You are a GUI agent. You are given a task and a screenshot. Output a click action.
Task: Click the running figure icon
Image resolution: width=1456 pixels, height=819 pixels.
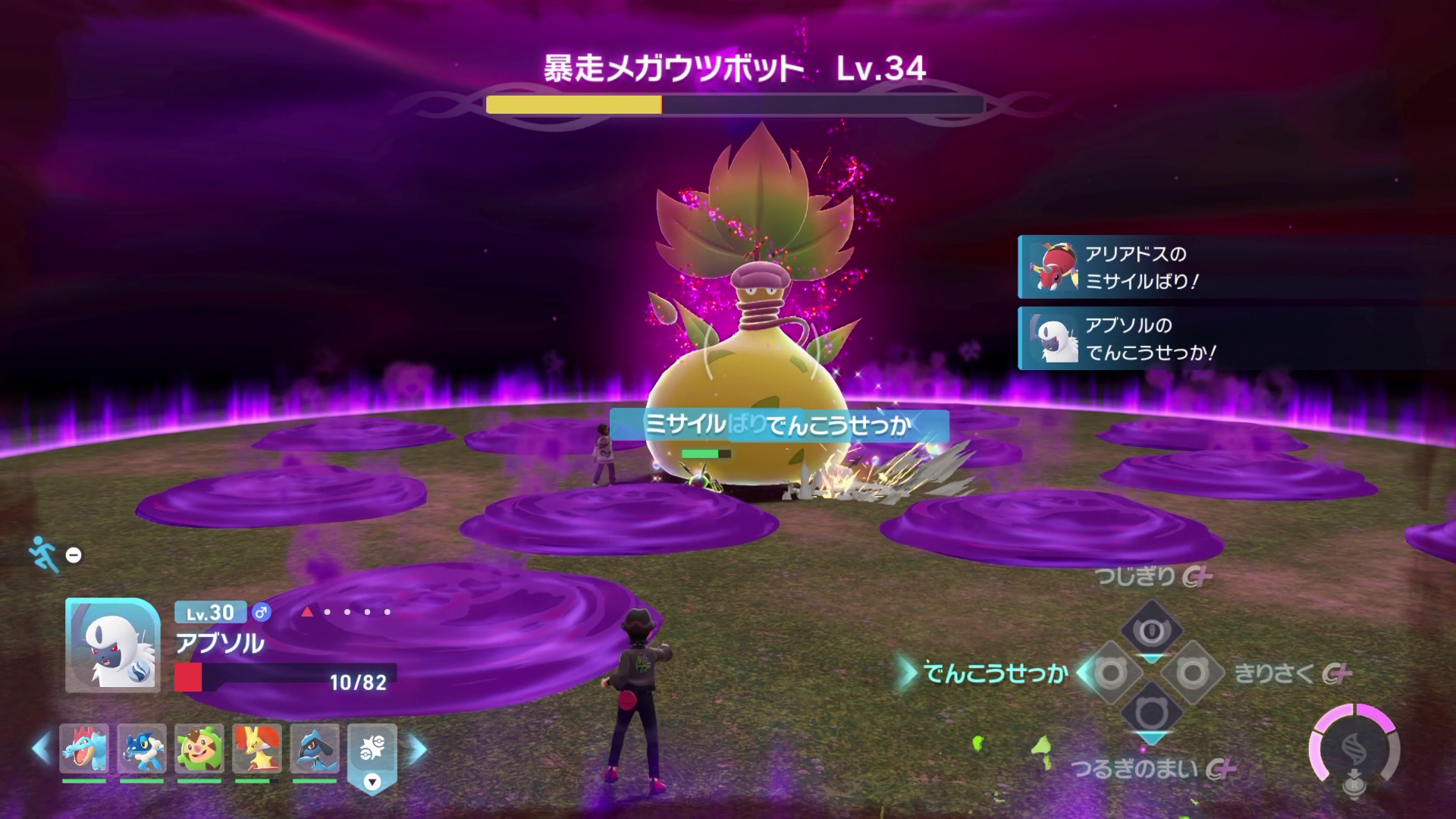[x=44, y=554]
